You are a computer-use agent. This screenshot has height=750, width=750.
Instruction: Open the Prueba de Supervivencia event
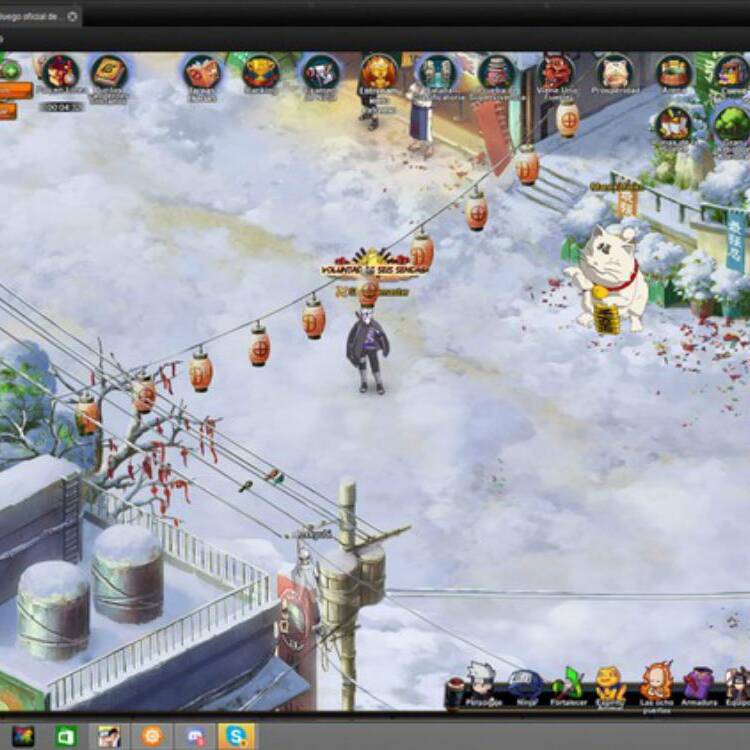(x=496, y=72)
